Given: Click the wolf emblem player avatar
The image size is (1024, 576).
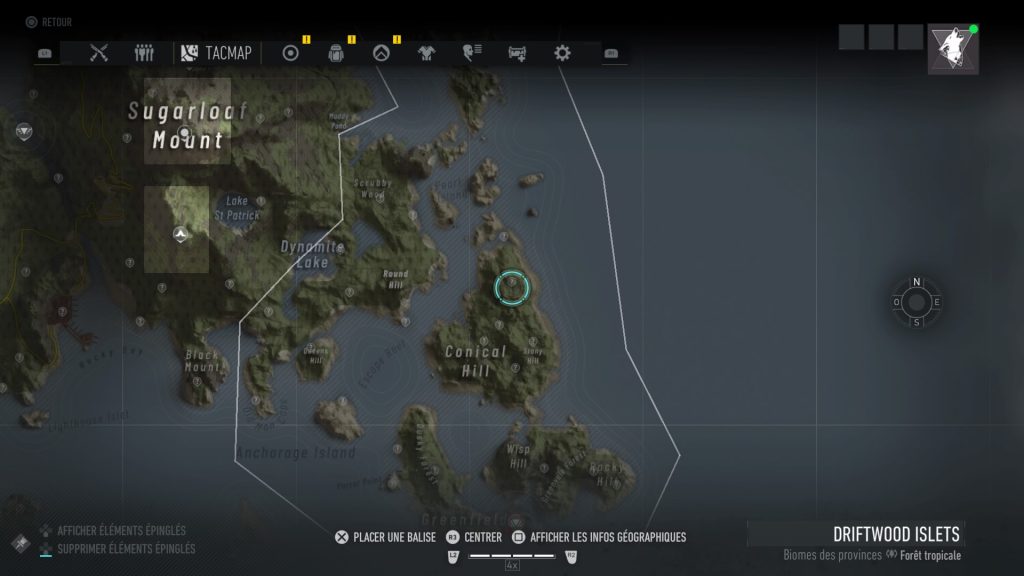Looking at the screenshot, I should 952,49.
